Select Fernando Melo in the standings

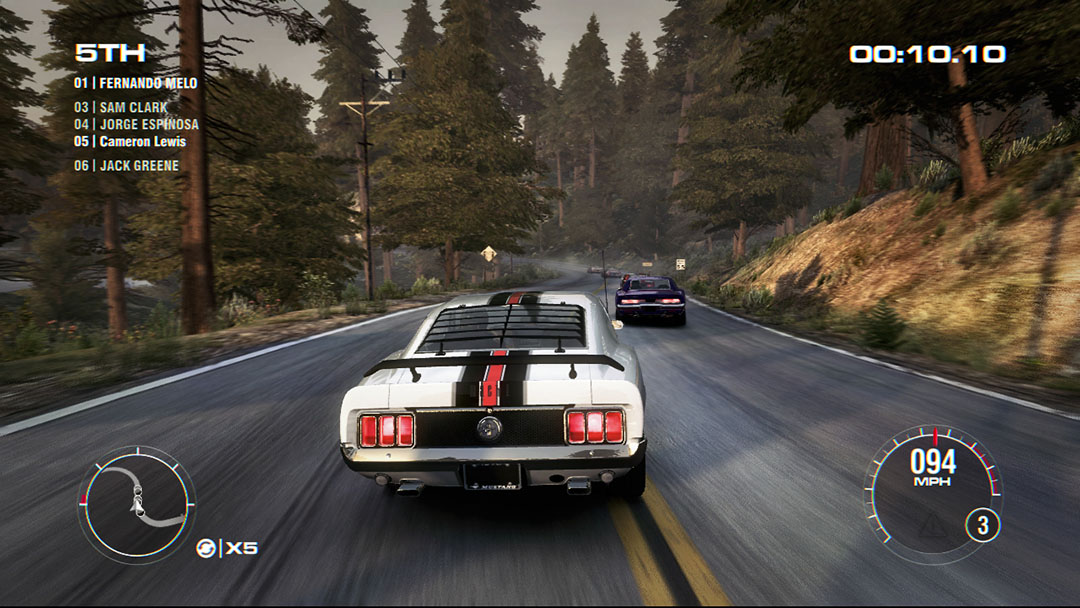tap(136, 83)
